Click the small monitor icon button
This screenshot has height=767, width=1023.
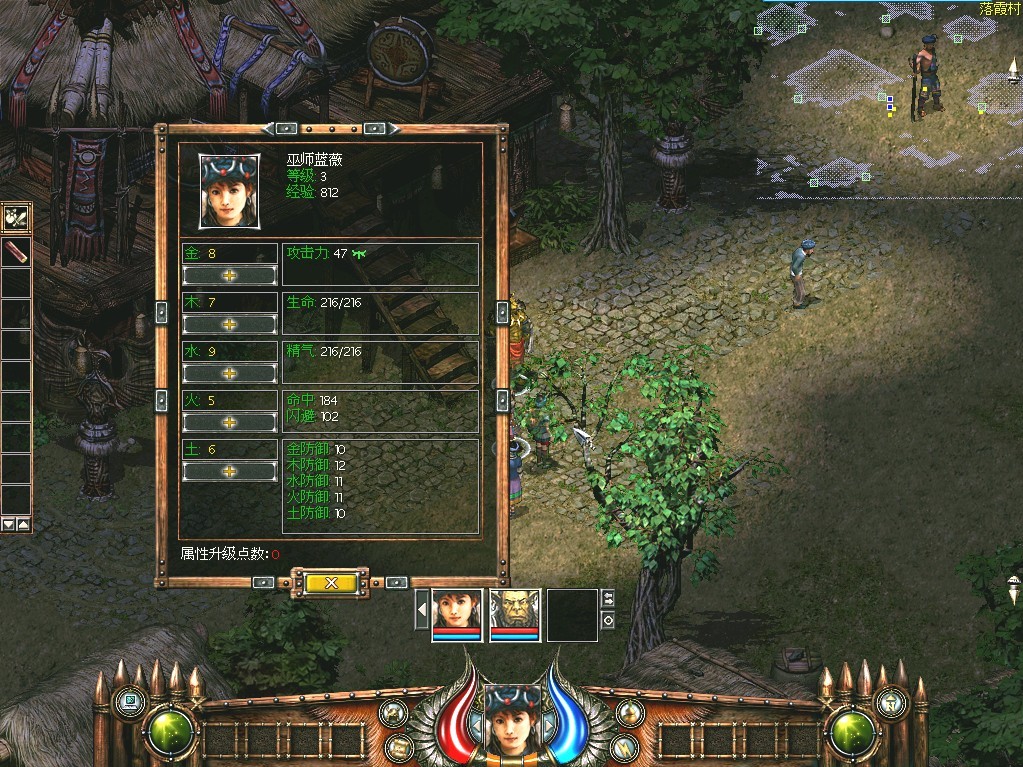[129, 702]
